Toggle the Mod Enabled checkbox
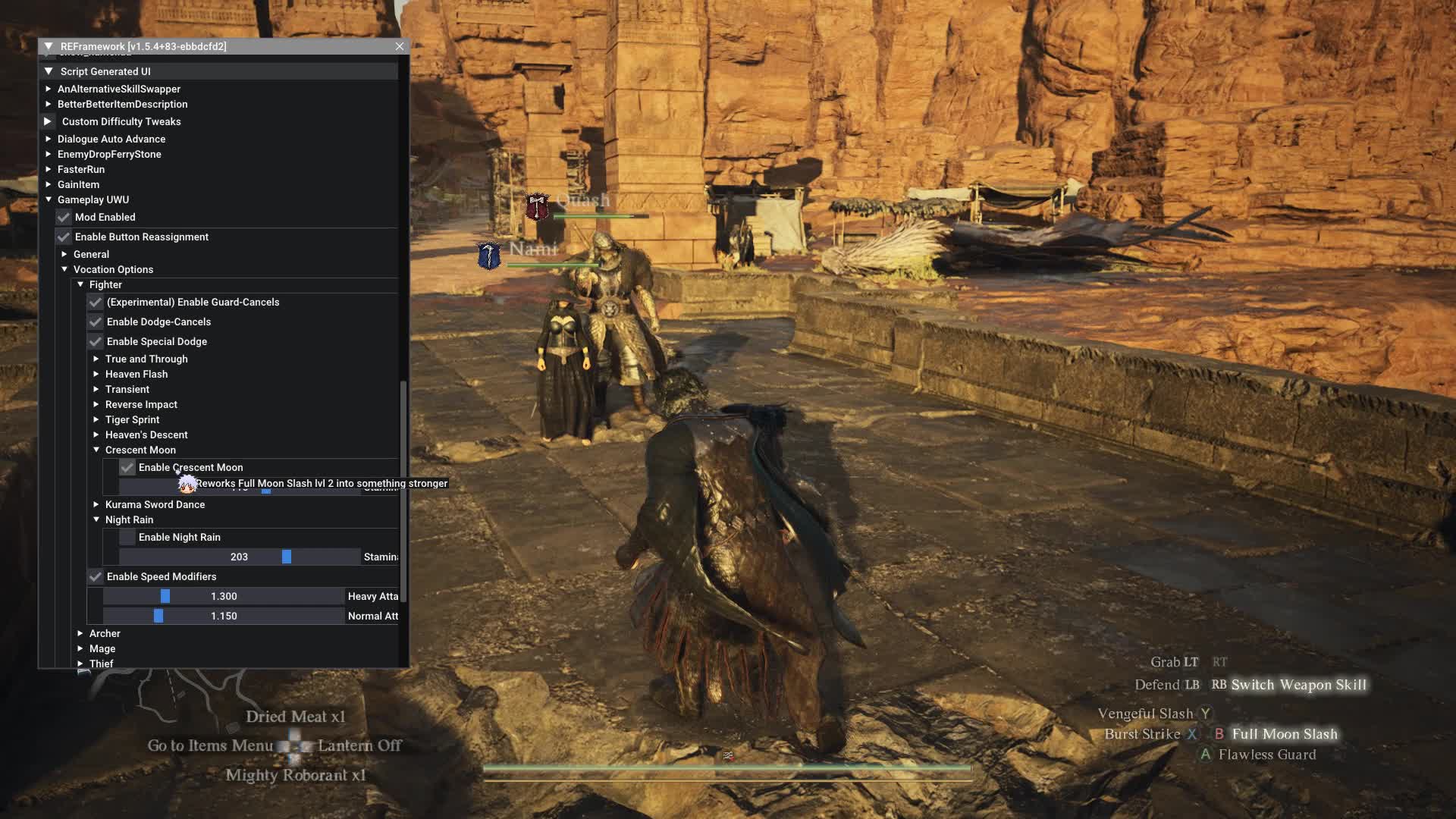This screenshot has height=819, width=1456. click(x=64, y=218)
